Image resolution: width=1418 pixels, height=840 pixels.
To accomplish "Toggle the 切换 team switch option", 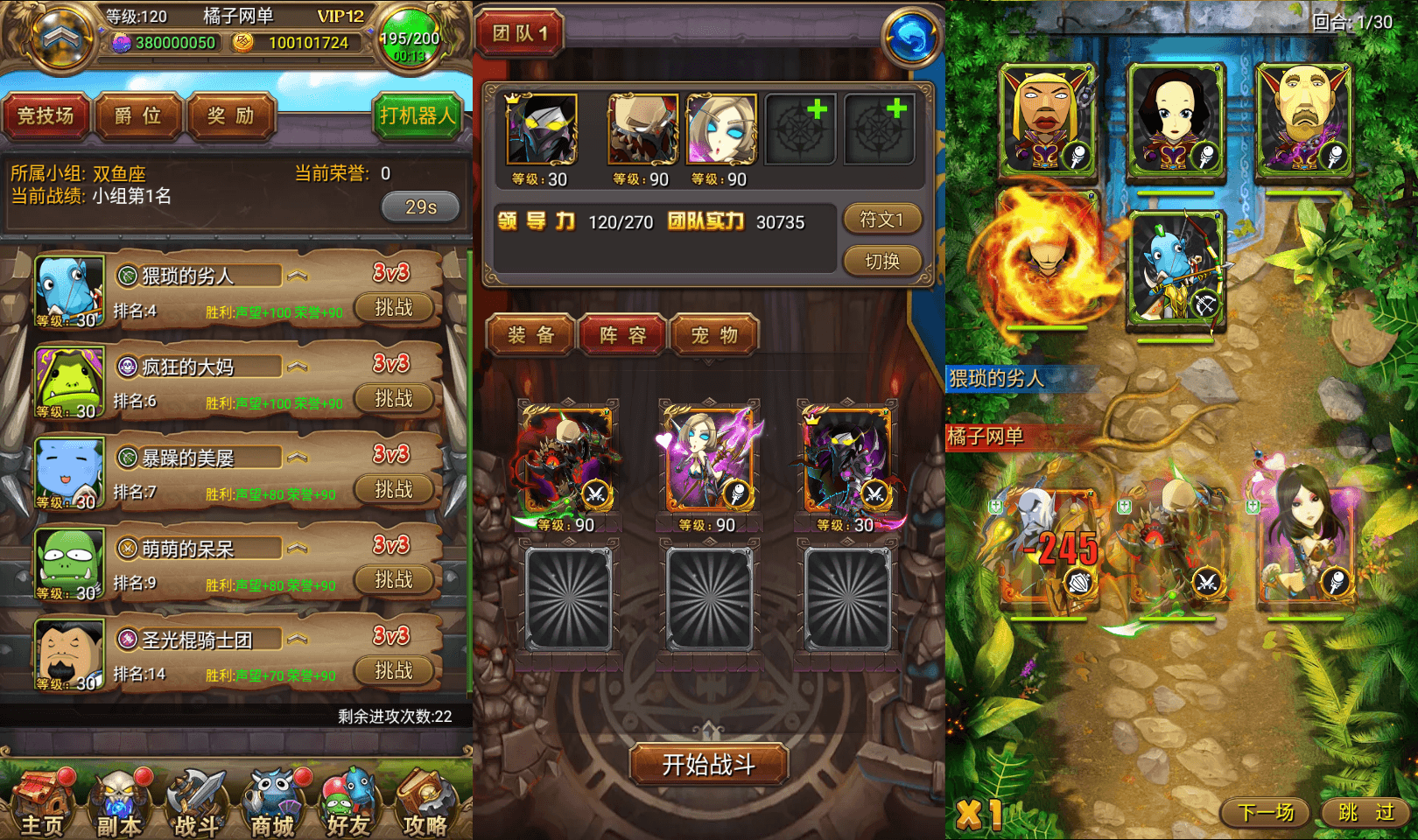I will click(881, 261).
